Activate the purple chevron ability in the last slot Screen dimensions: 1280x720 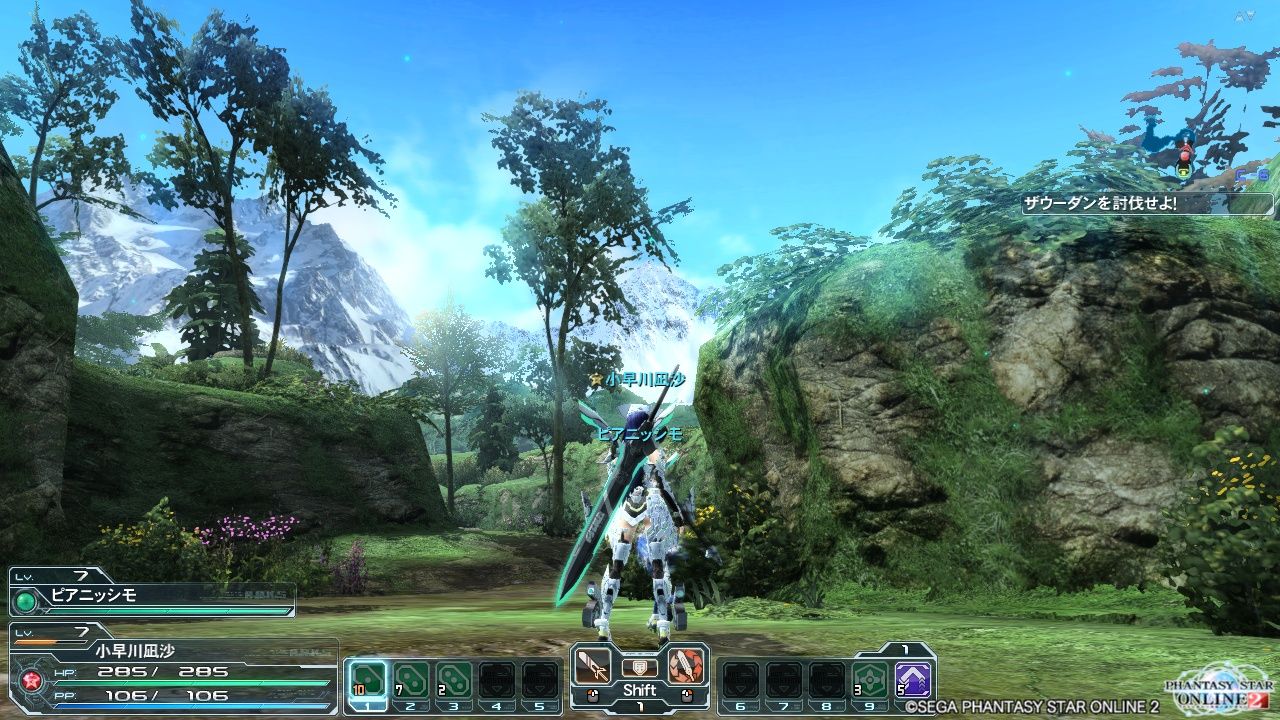coord(912,679)
